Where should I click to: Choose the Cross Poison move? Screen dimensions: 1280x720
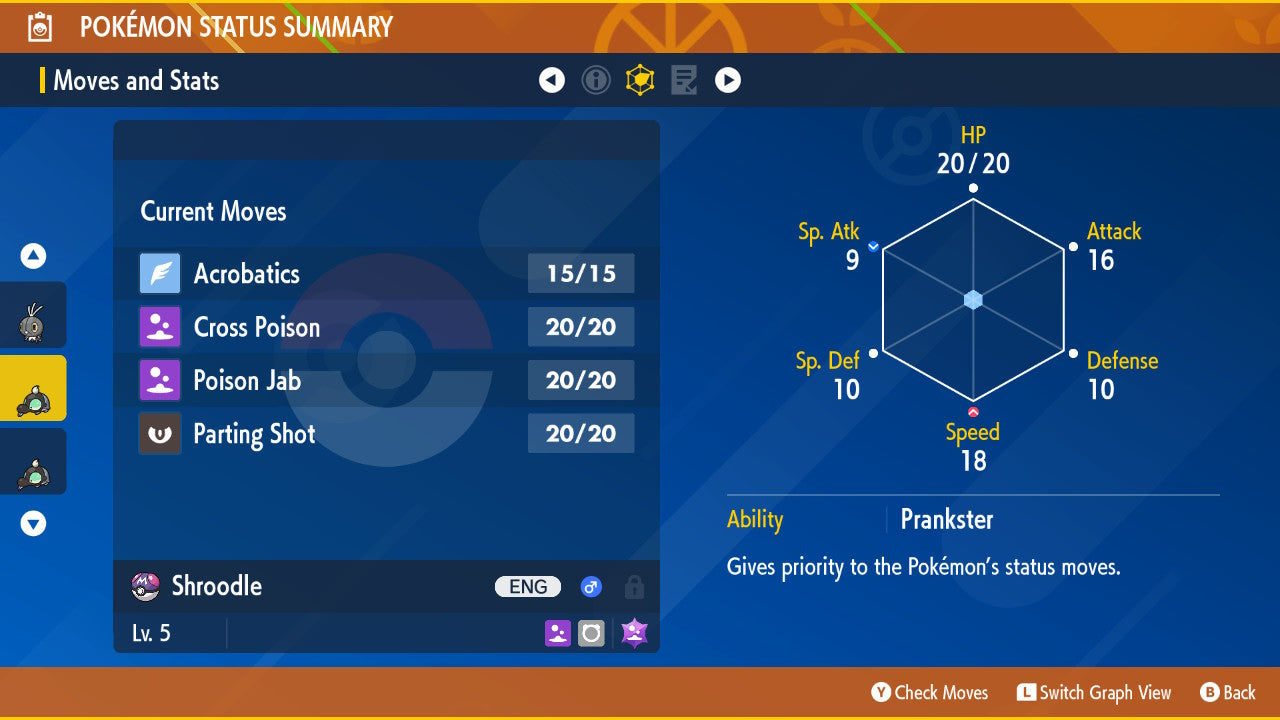386,327
